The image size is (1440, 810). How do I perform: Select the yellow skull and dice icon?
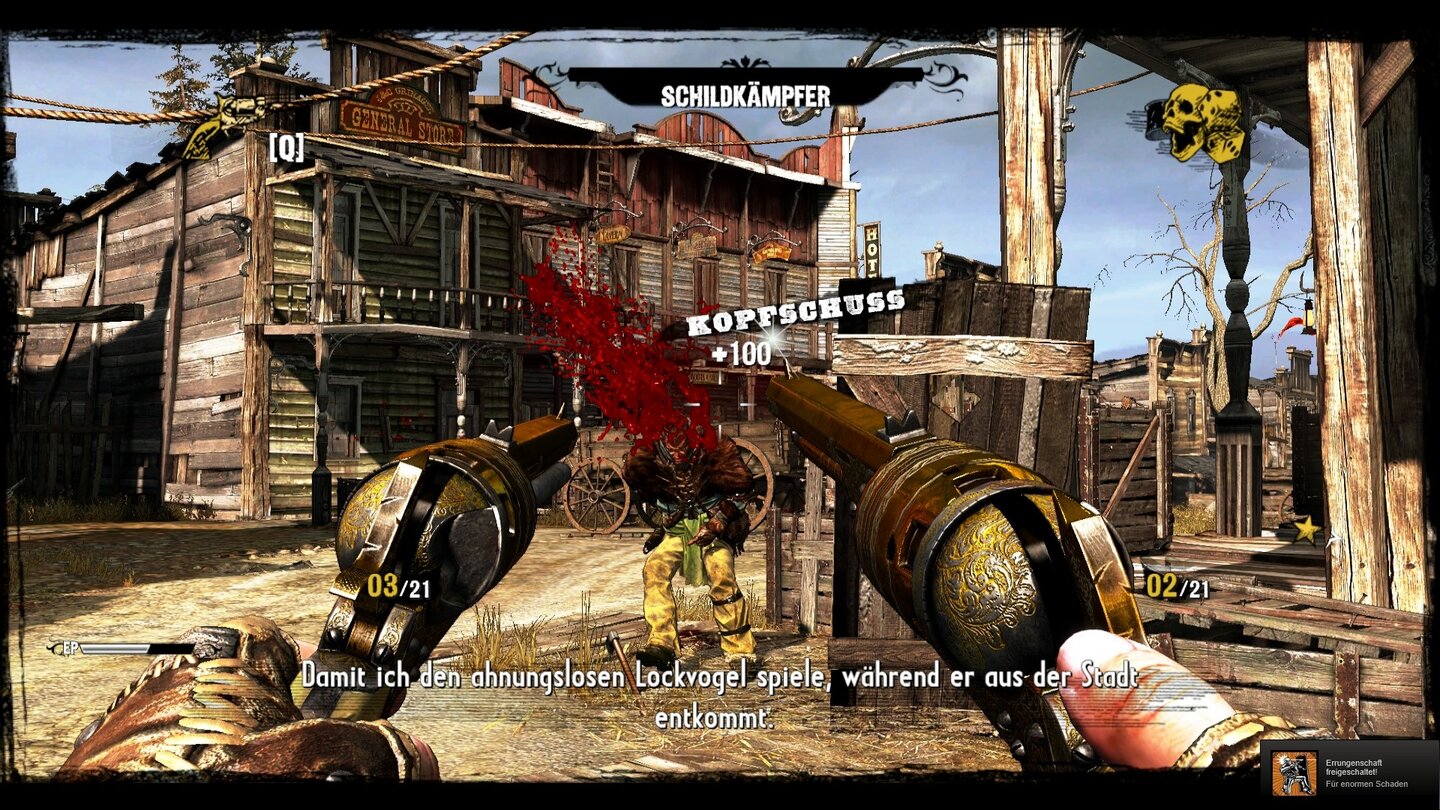[1204, 122]
